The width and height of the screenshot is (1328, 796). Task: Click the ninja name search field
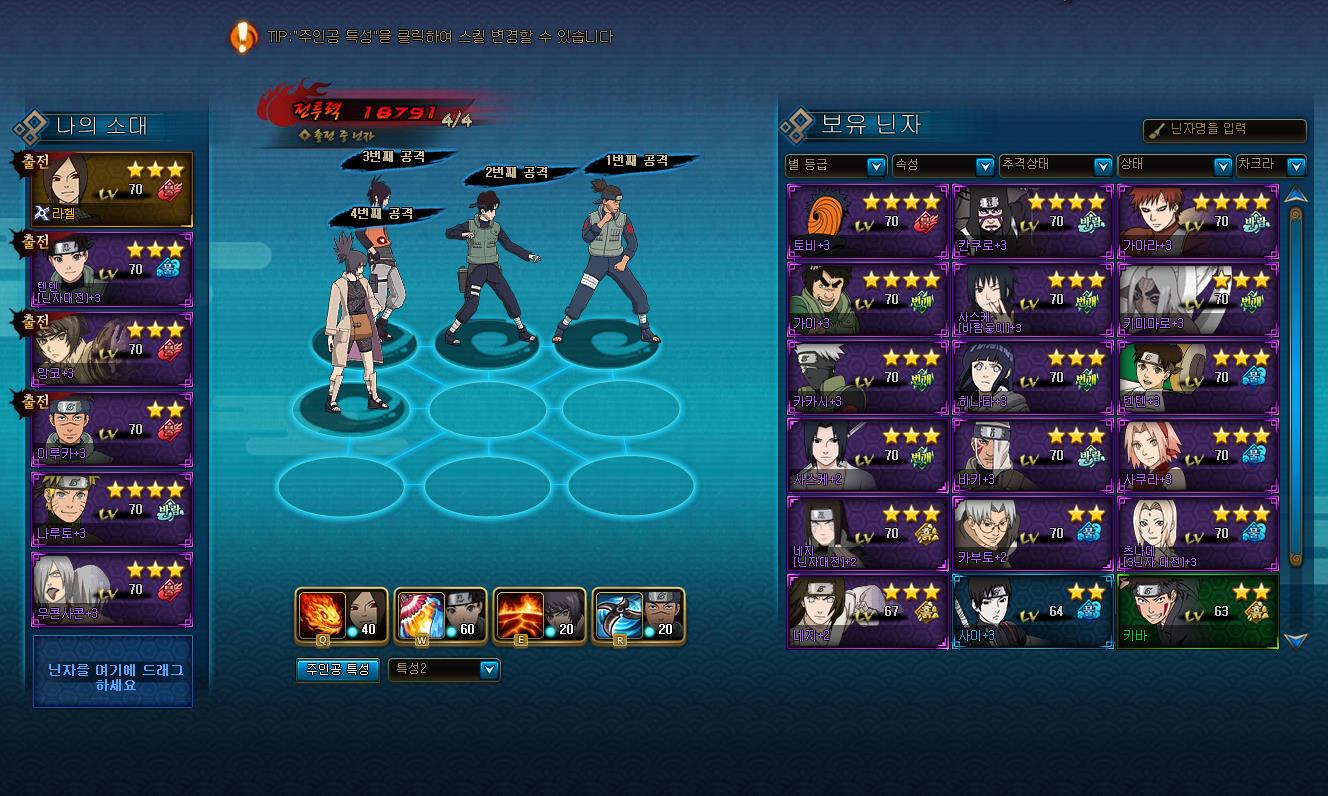click(1225, 130)
